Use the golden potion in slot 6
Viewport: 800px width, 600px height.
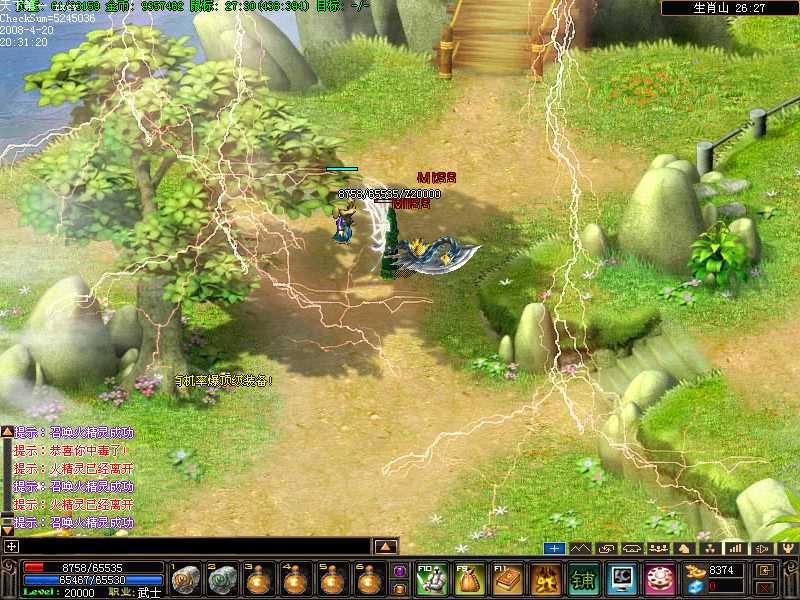tap(368, 579)
